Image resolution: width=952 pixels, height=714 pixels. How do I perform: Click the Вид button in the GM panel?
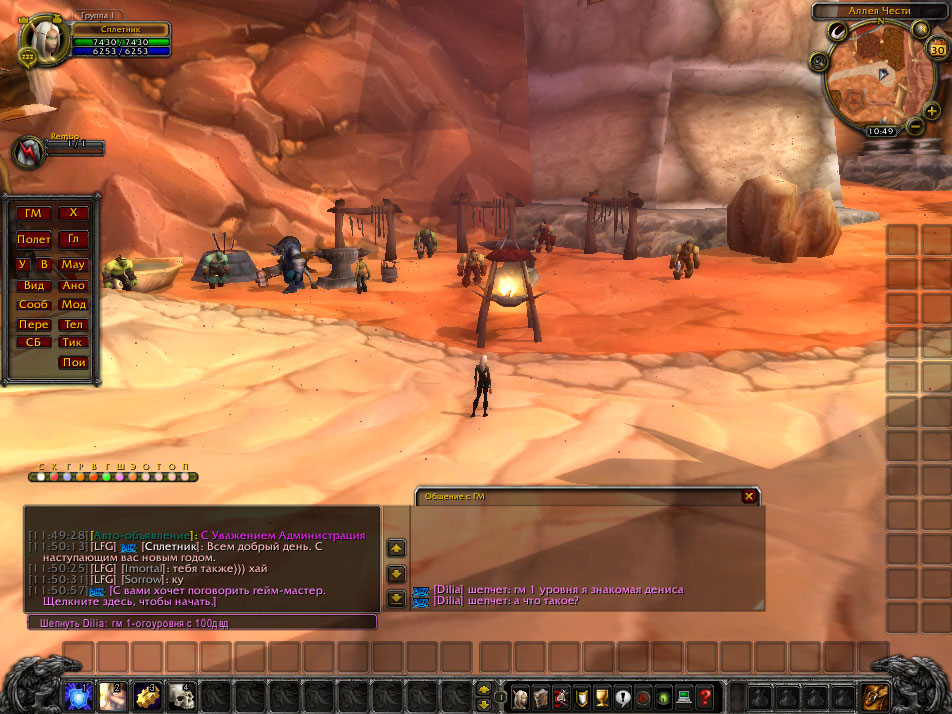pos(33,285)
